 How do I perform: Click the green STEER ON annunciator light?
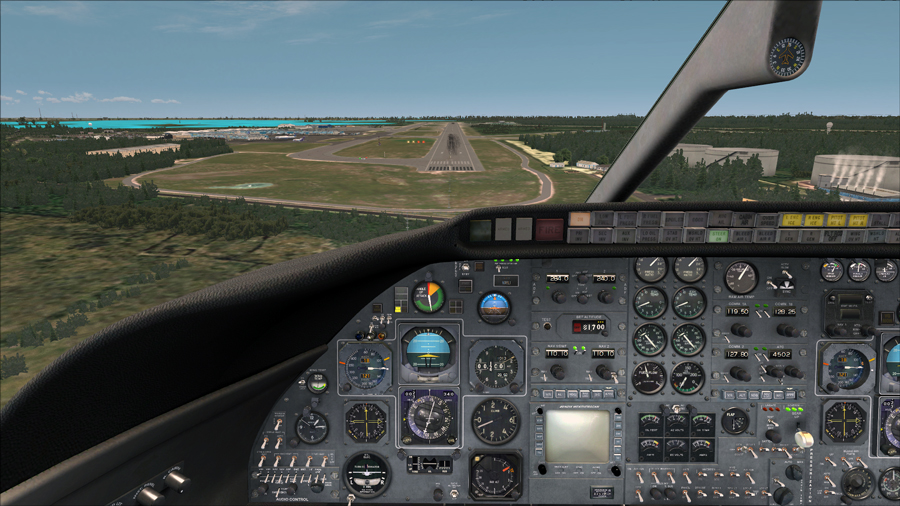click(718, 236)
